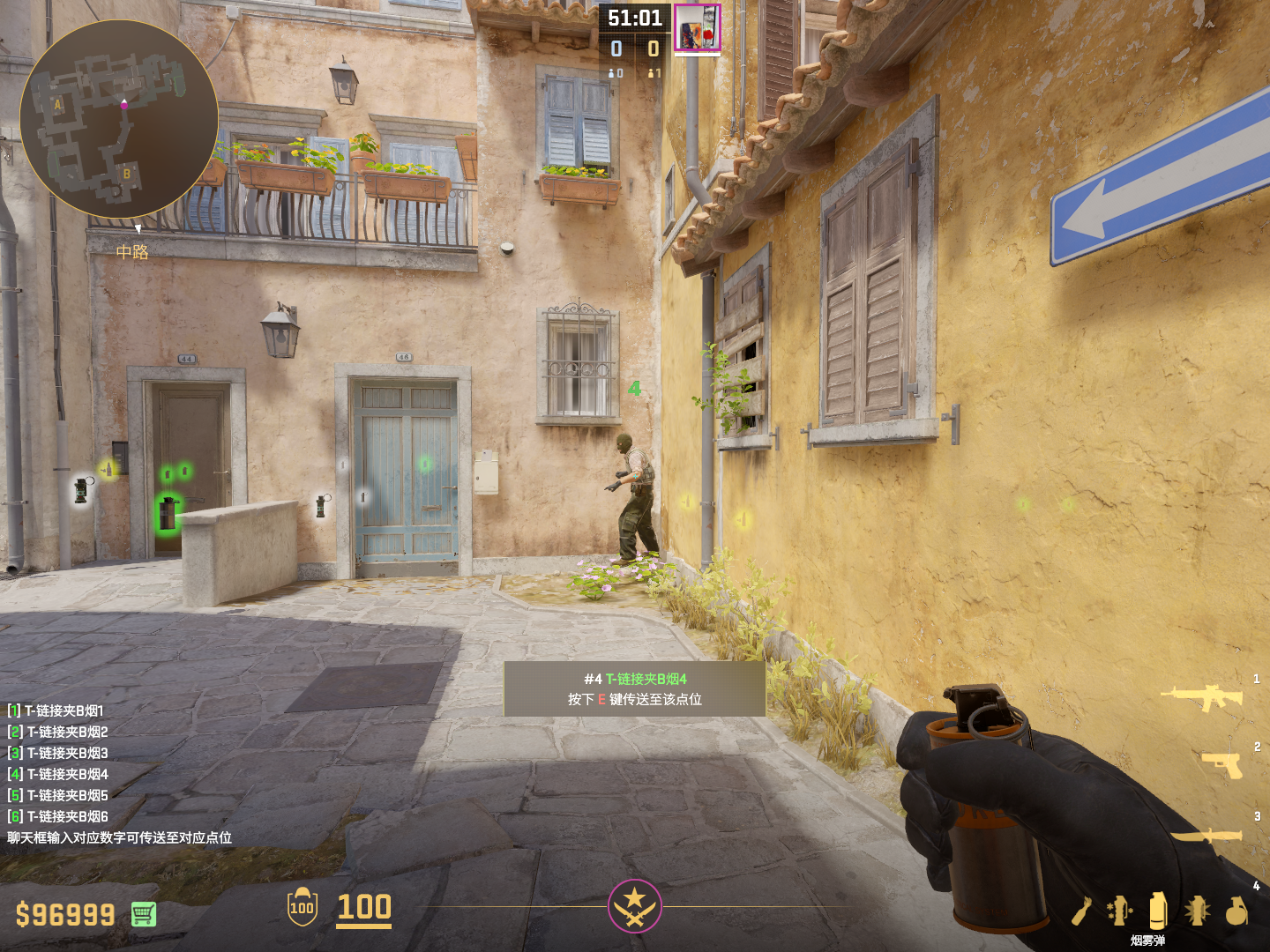Click the circular minimap radar
The image size is (1270, 952).
pyautogui.click(x=119, y=119)
